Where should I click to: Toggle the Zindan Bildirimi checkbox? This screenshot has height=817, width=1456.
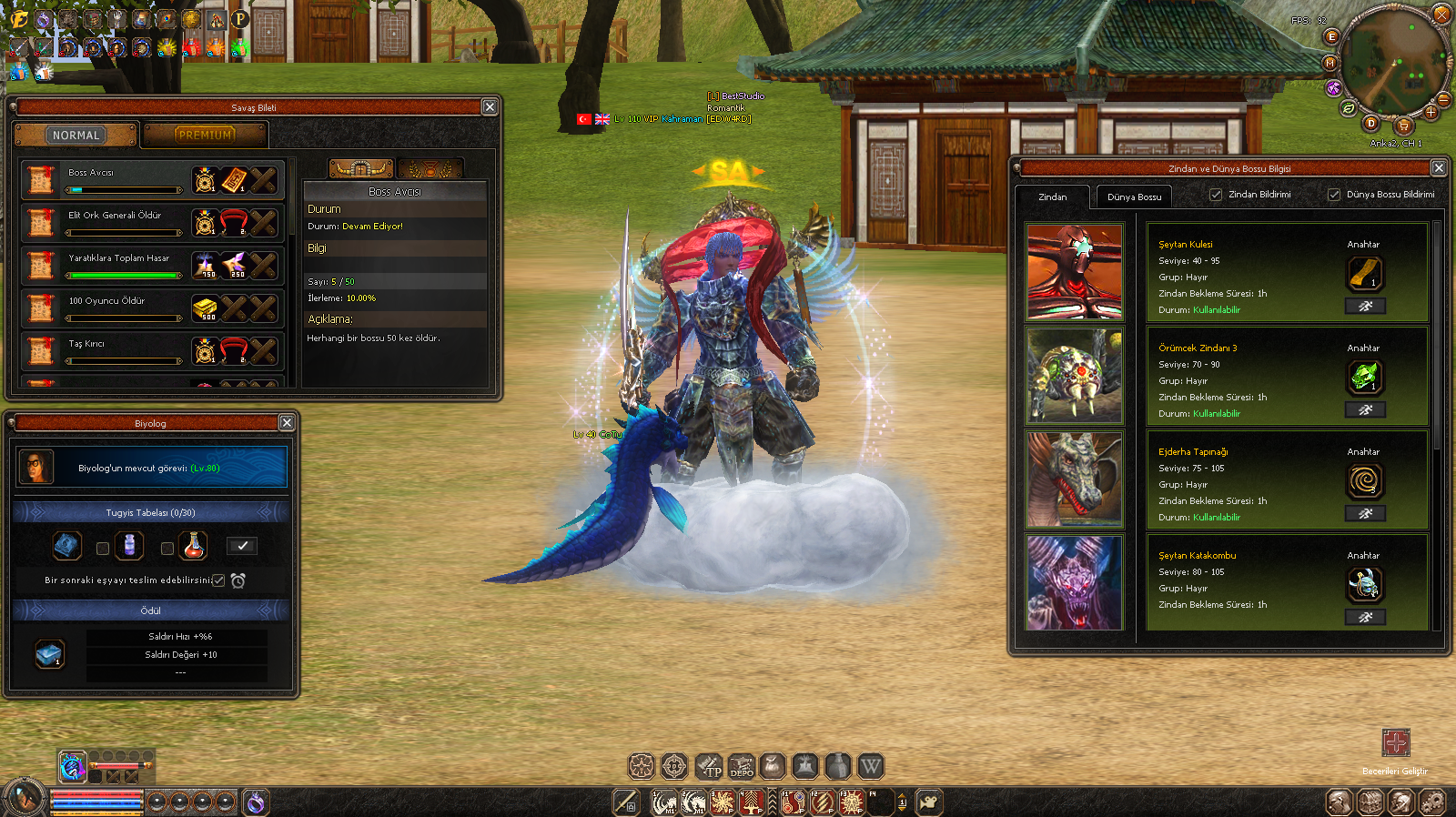click(x=1216, y=195)
